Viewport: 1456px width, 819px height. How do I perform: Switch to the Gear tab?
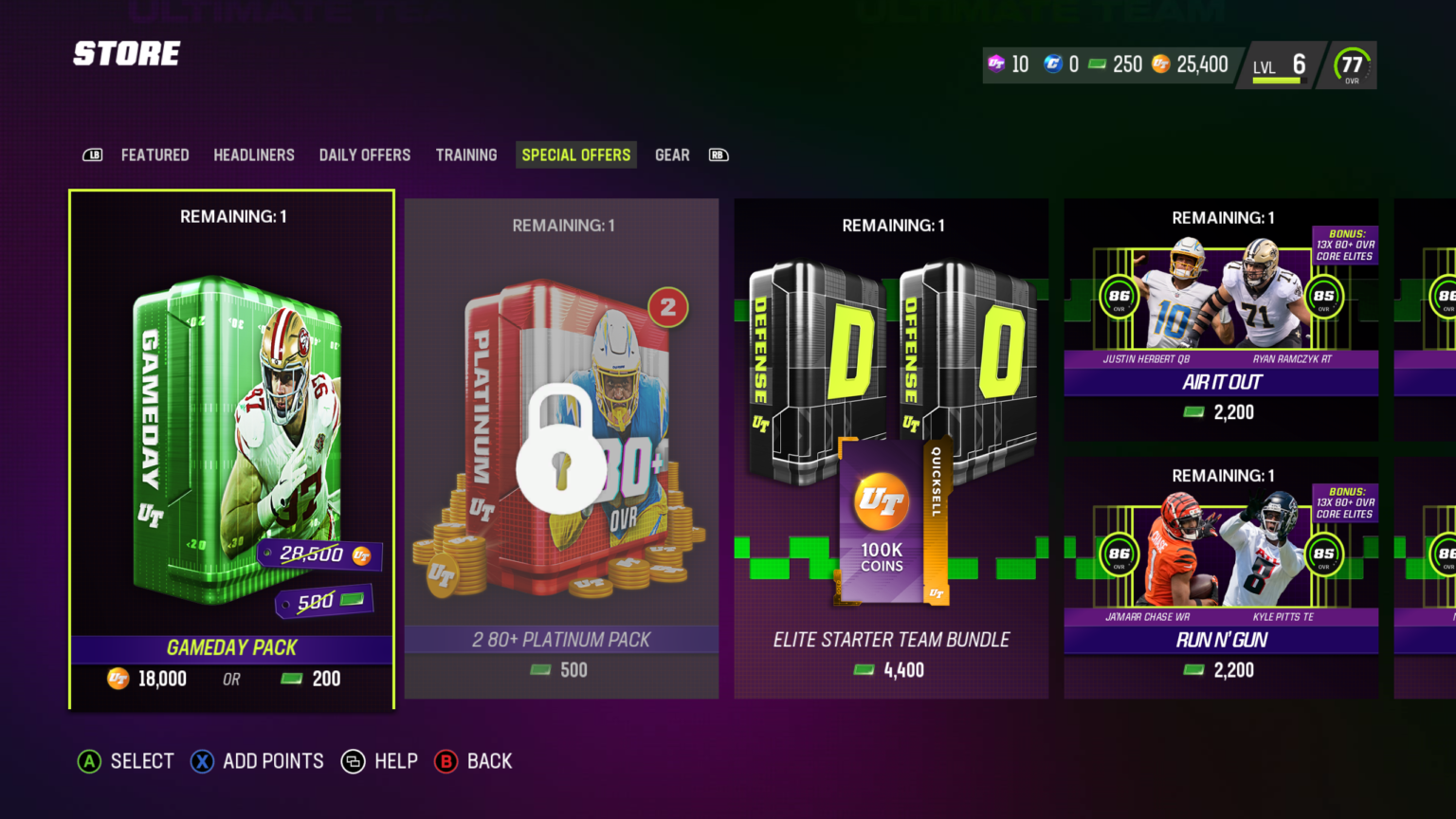pyautogui.click(x=672, y=155)
